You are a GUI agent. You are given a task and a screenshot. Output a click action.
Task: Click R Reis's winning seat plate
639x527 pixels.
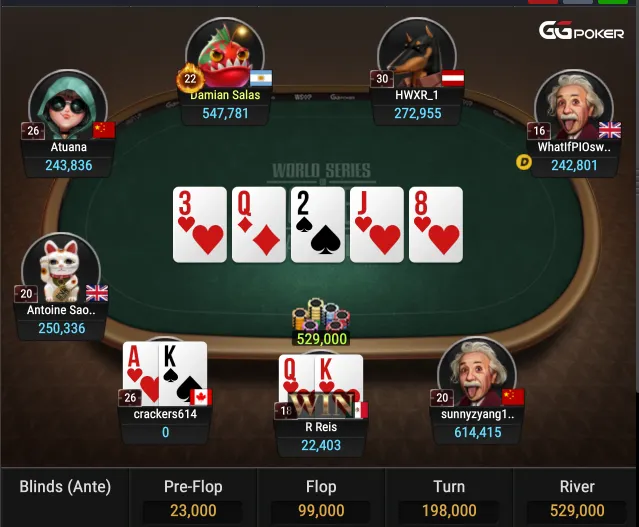coord(321,435)
